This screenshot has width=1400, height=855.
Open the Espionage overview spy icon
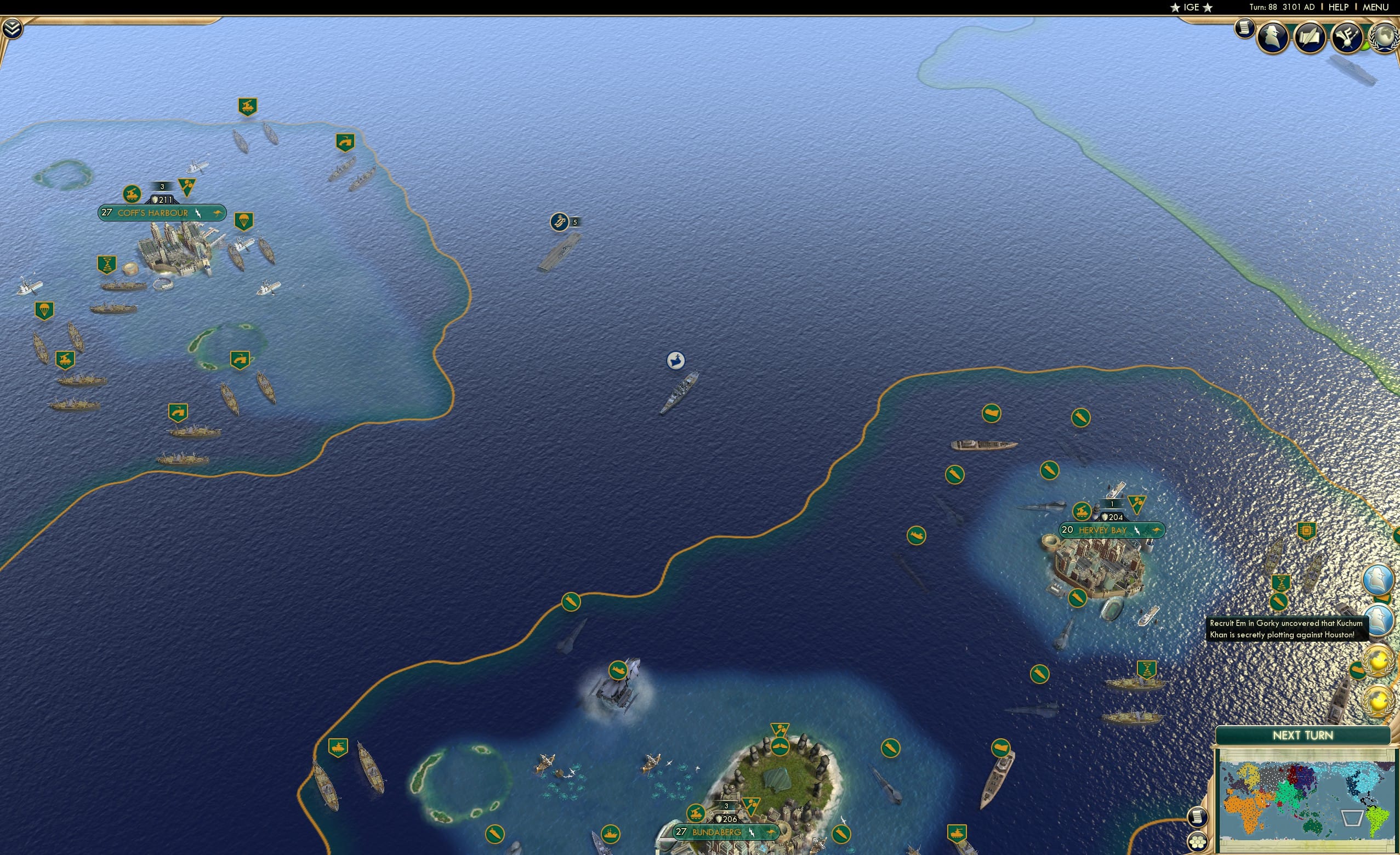pos(1272,37)
